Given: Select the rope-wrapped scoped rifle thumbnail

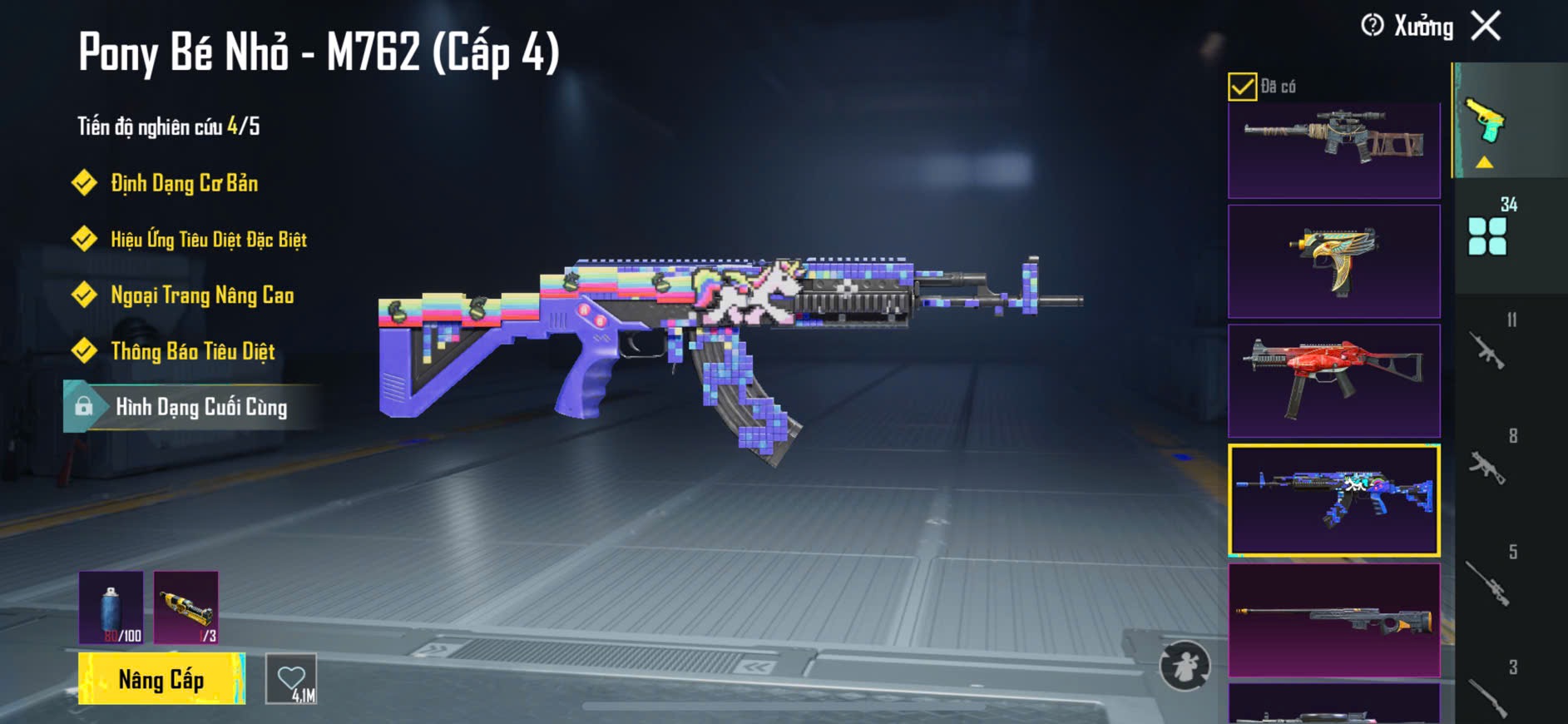Looking at the screenshot, I should point(1333,148).
